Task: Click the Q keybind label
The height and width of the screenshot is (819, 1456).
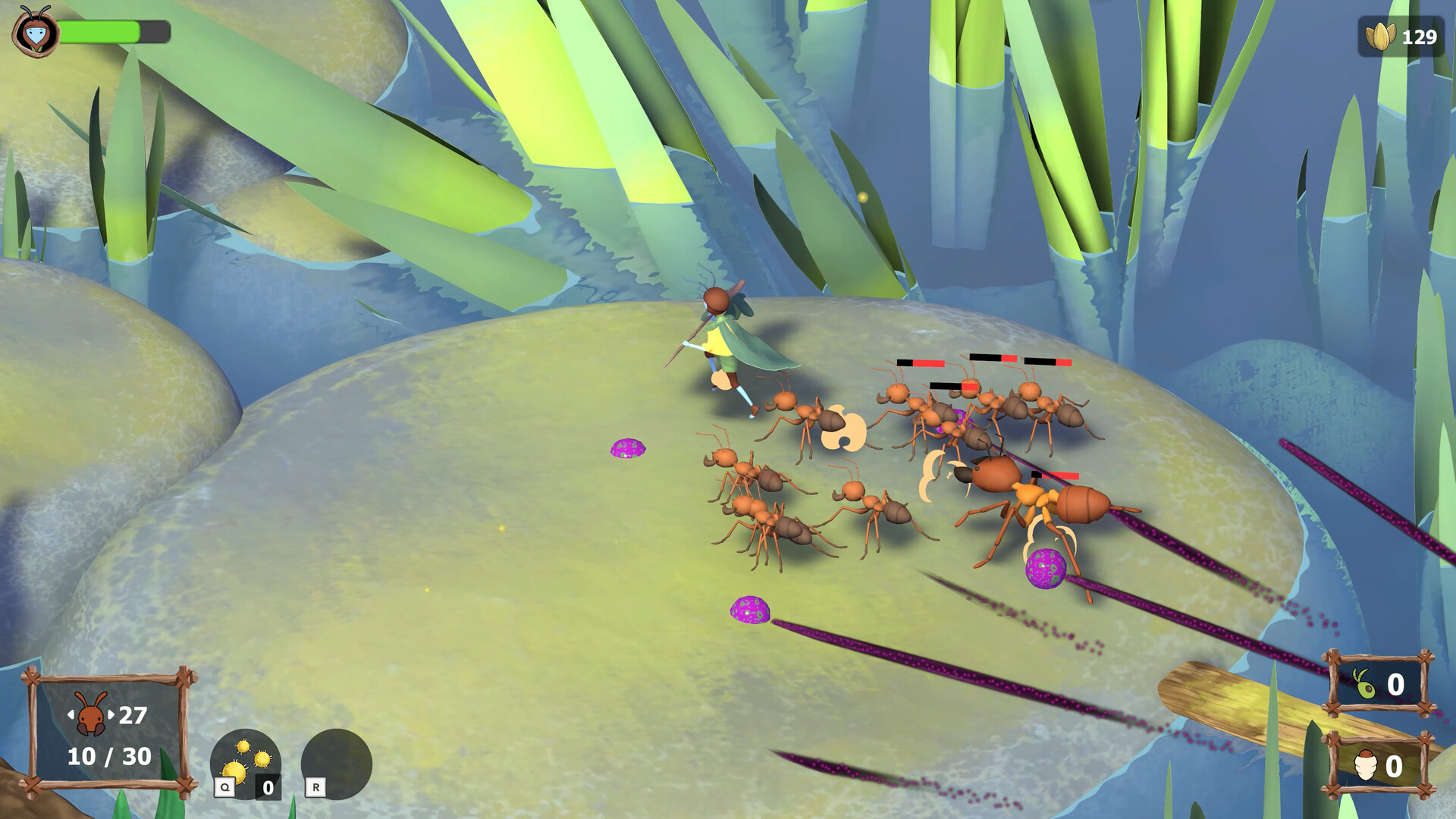Action: tap(224, 787)
